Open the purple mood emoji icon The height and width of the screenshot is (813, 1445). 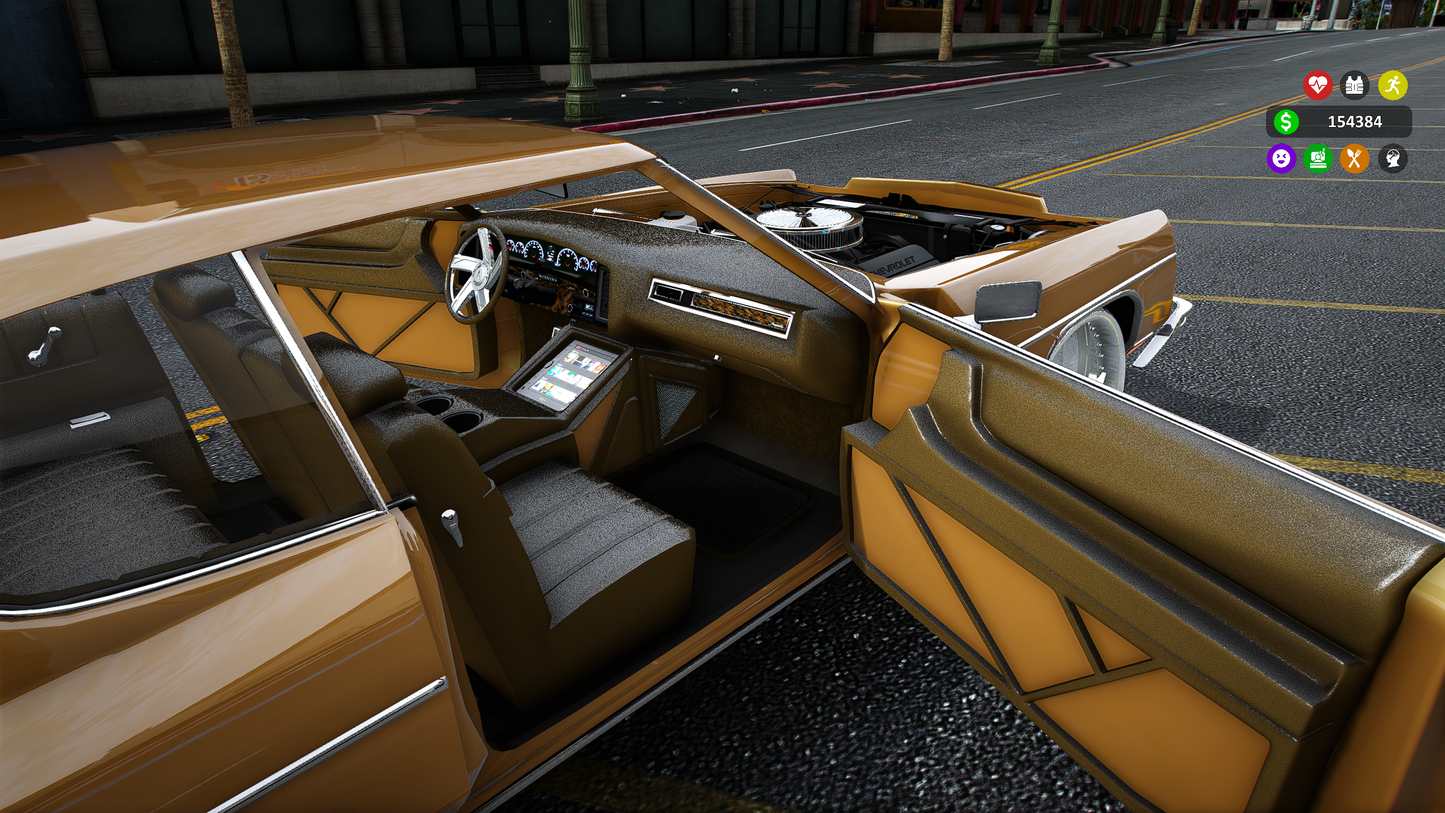tap(1281, 159)
